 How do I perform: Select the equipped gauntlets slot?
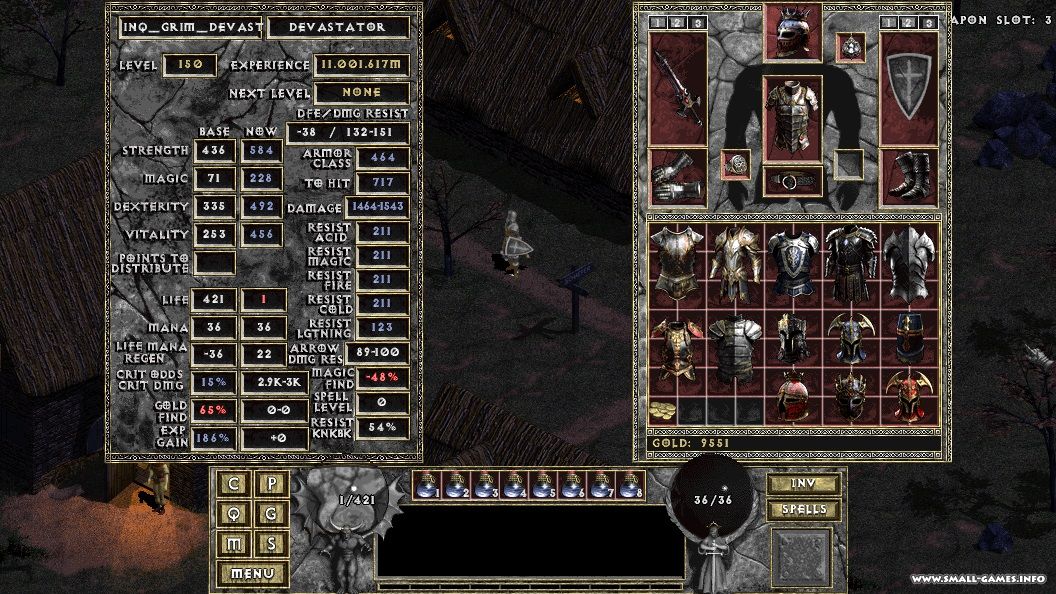(x=677, y=176)
